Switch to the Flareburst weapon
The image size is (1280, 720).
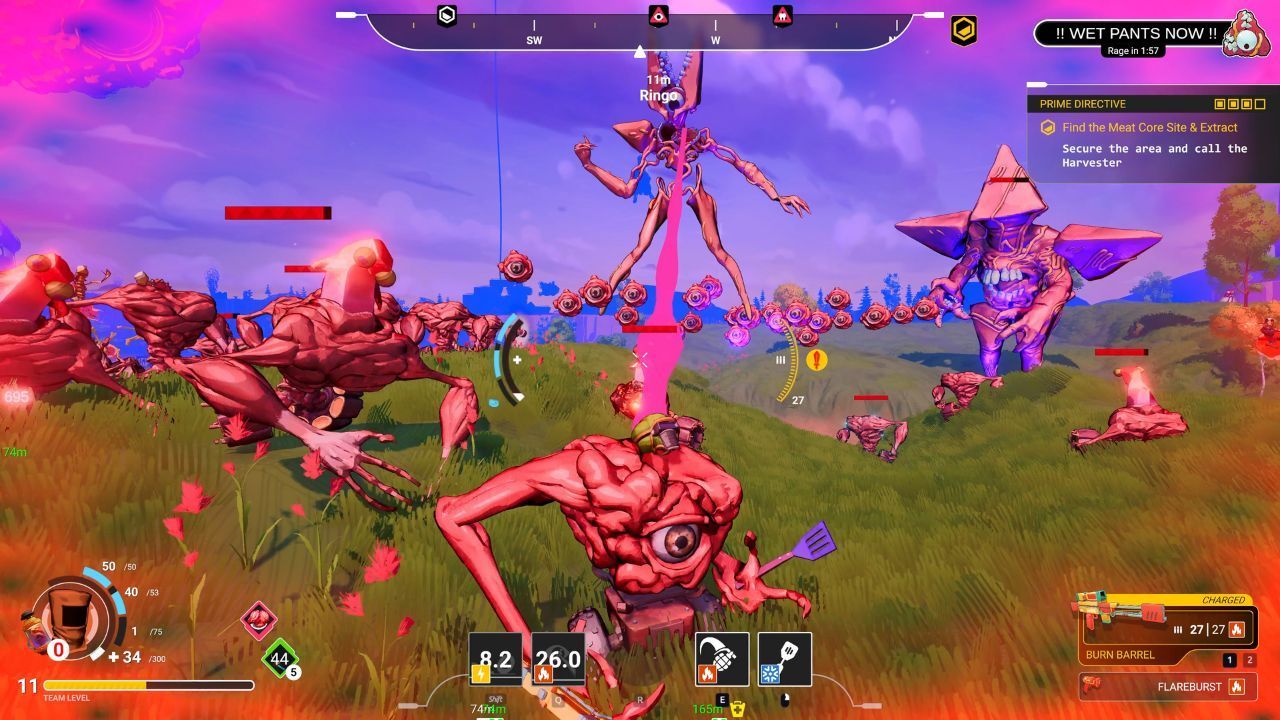pos(1168,687)
